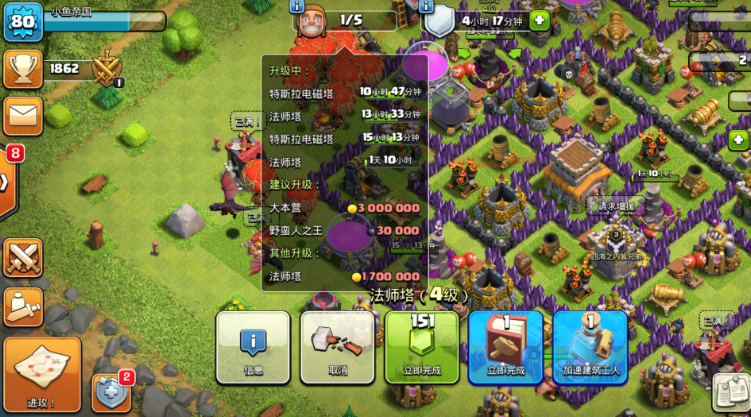Image resolution: width=751 pixels, height=417 pixels.
Task: Open the mail inbox envelope
Action: click(22, 115)
